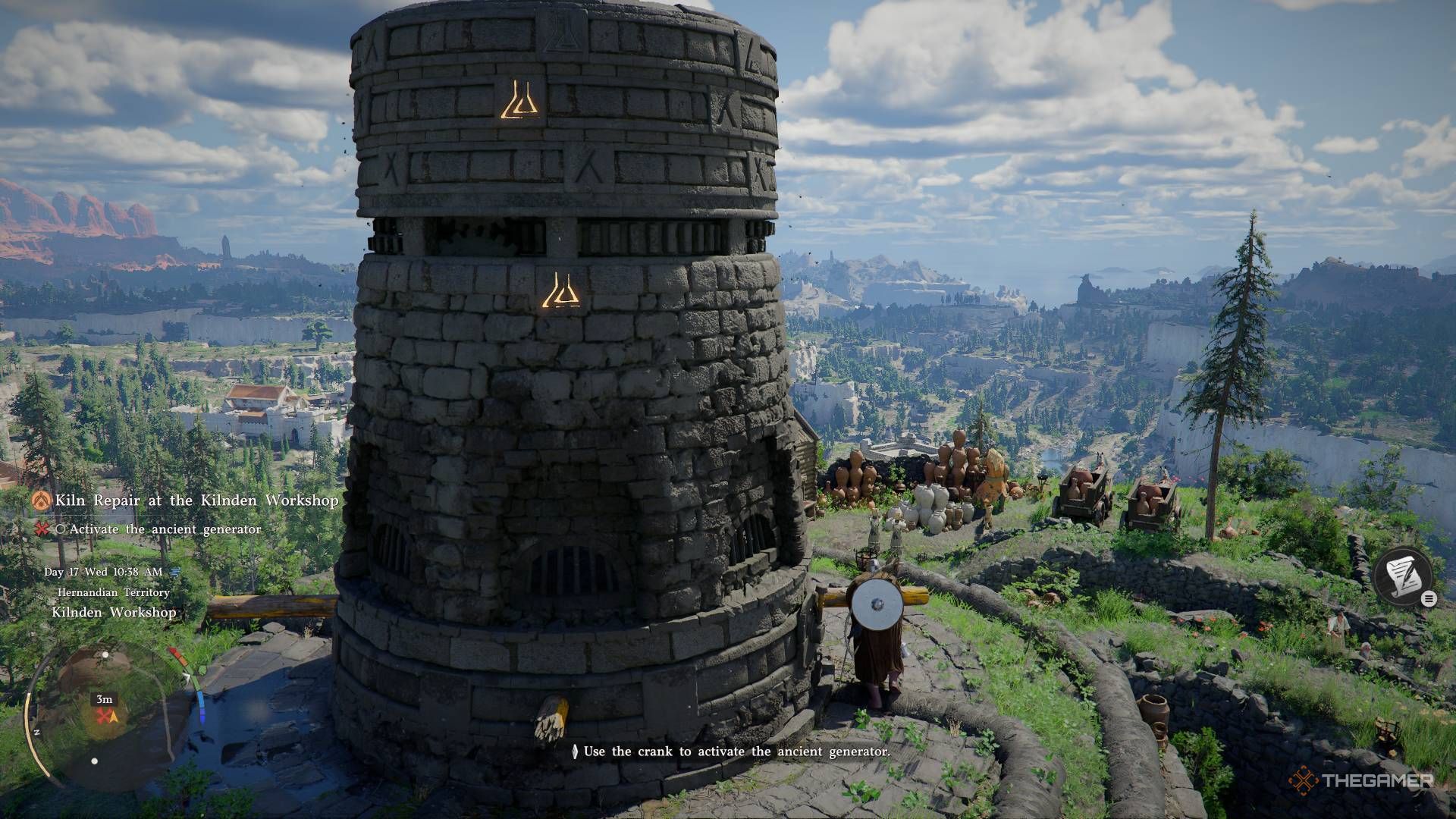Open the quest journal scroll icon

click(1402, 576)
